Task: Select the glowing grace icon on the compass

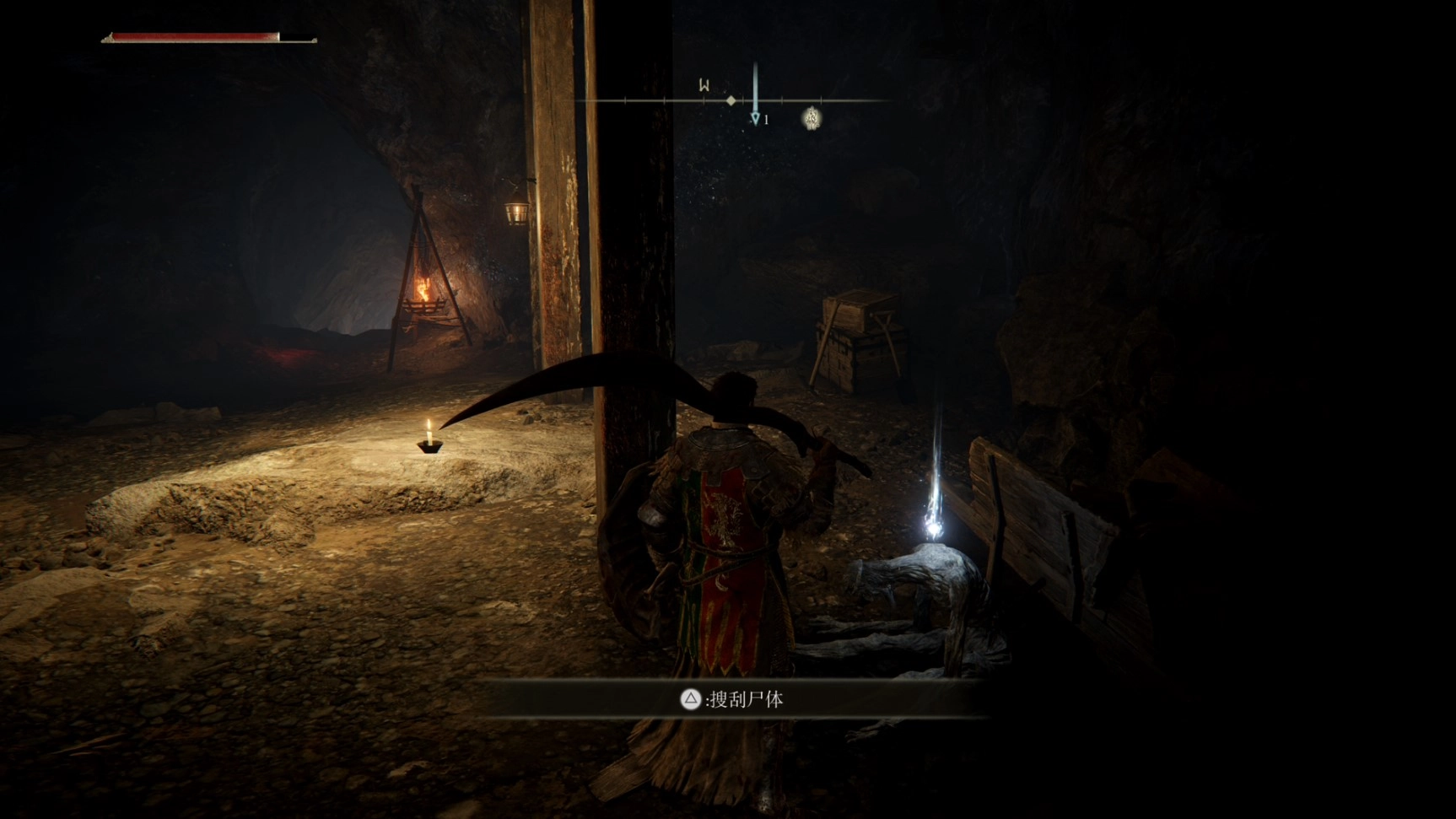Action: point(812,118)
